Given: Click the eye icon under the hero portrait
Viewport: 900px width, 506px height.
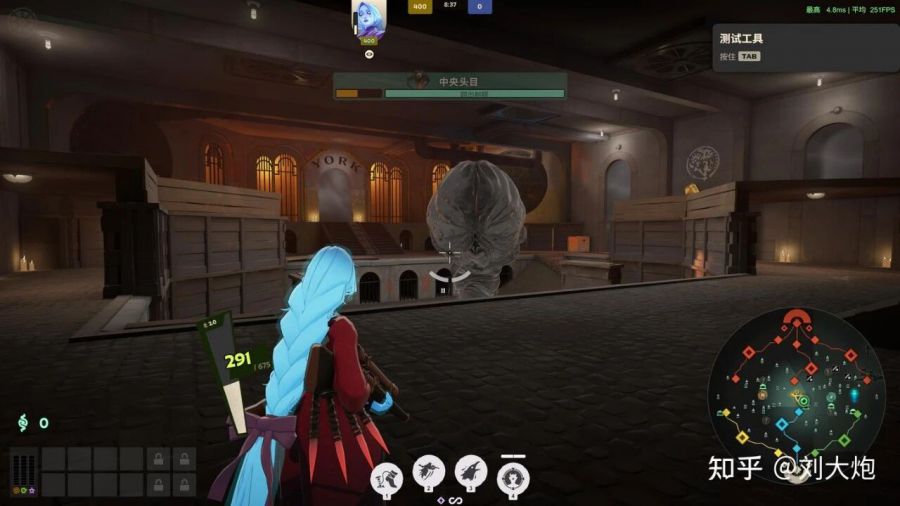Looking at the screenshot, I should 368,54.
